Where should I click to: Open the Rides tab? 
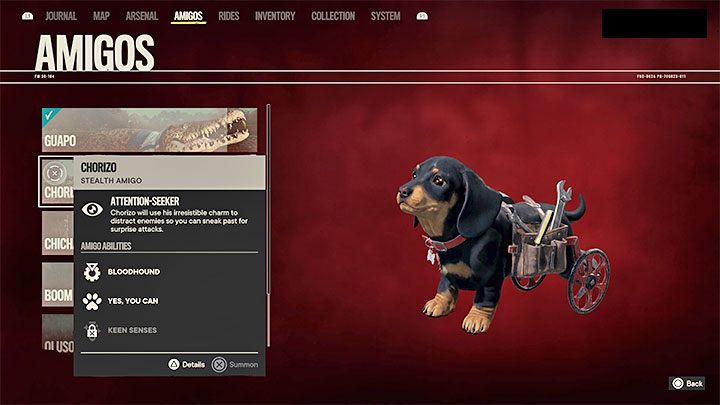(231, 16)
